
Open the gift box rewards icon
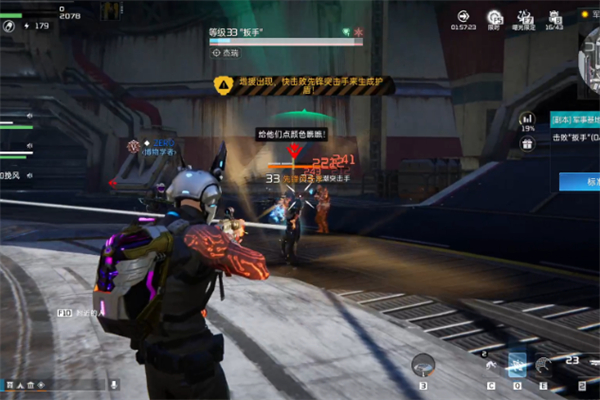click(527, 143)
